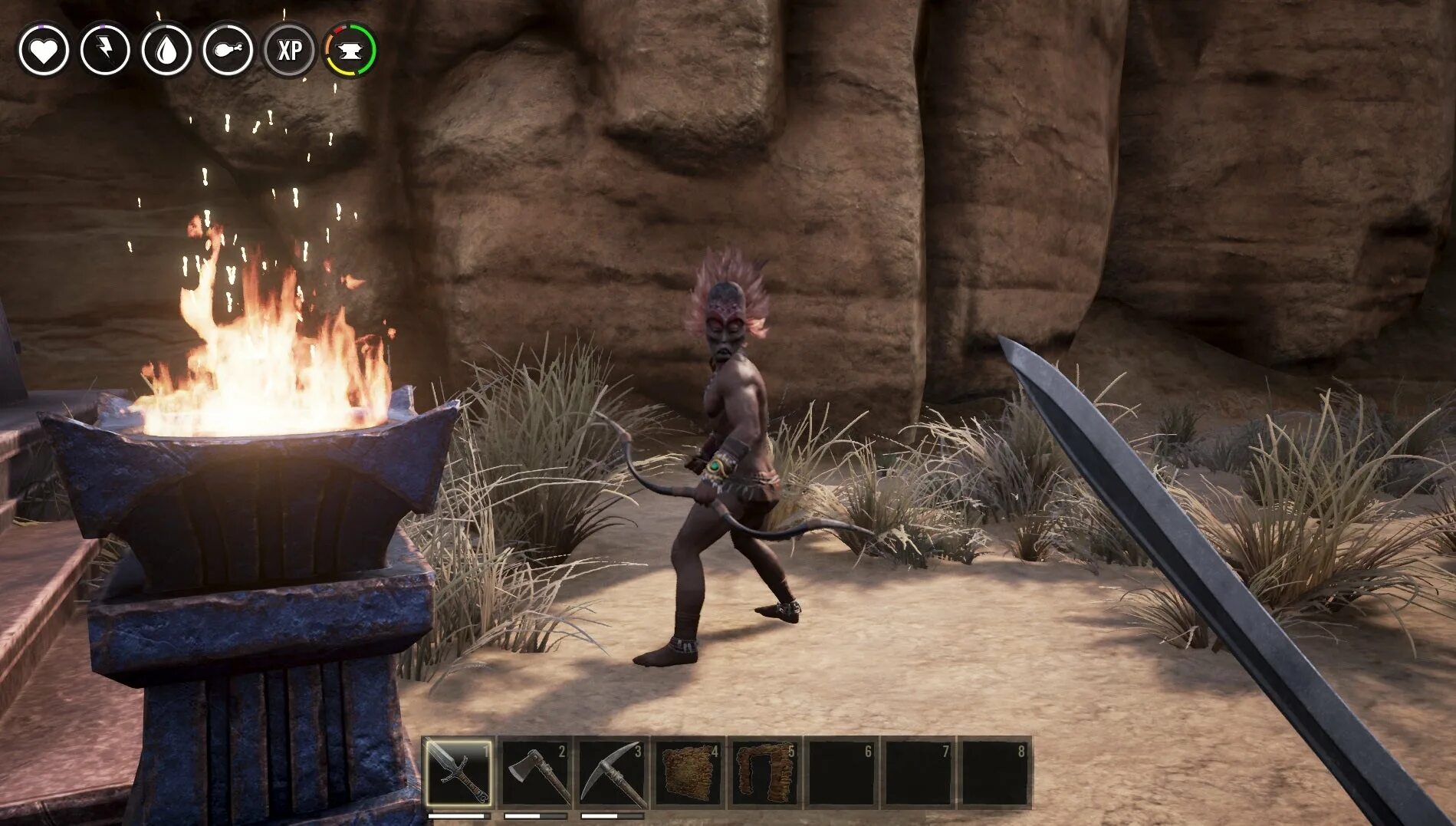
Task: Select the square thatch piece in slot 4
Action: [x=689, y=772]
